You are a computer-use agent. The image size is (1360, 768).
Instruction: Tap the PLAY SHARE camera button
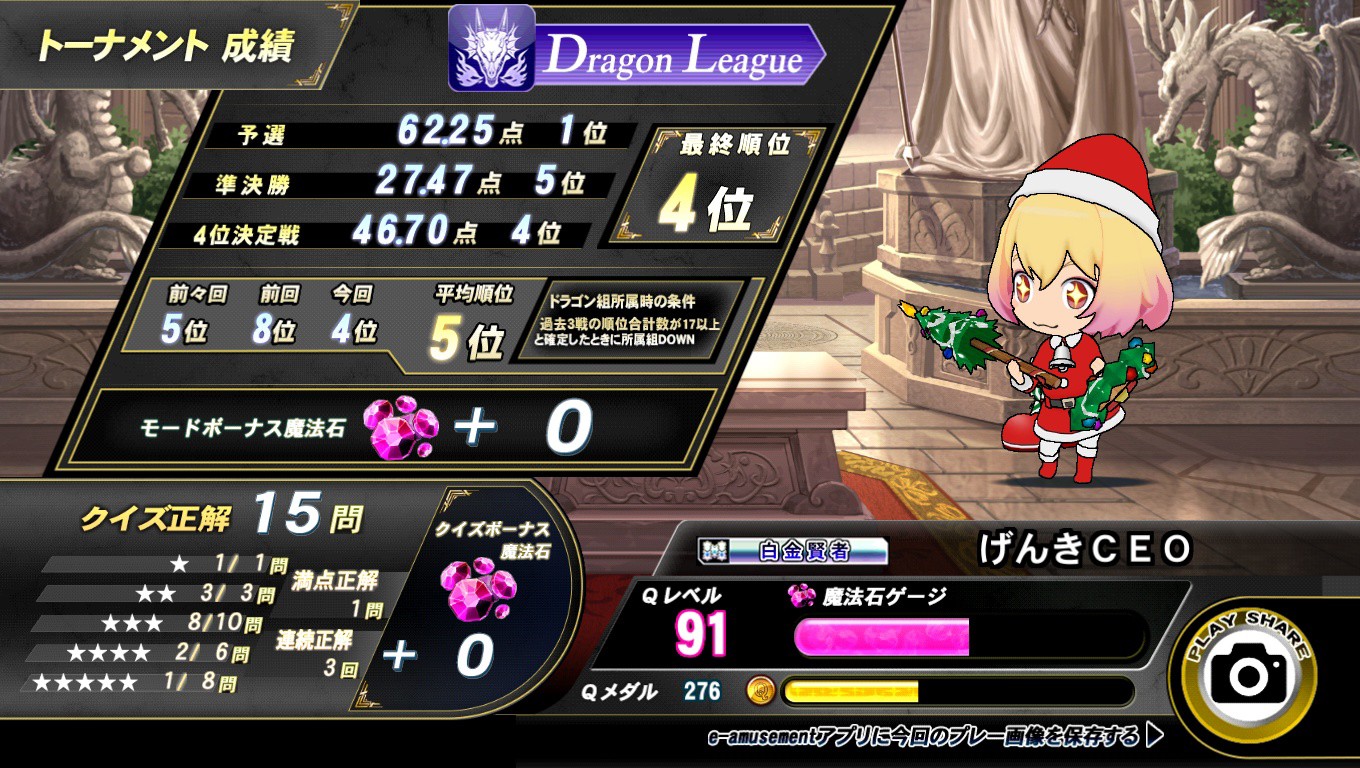coord(1248,674)
